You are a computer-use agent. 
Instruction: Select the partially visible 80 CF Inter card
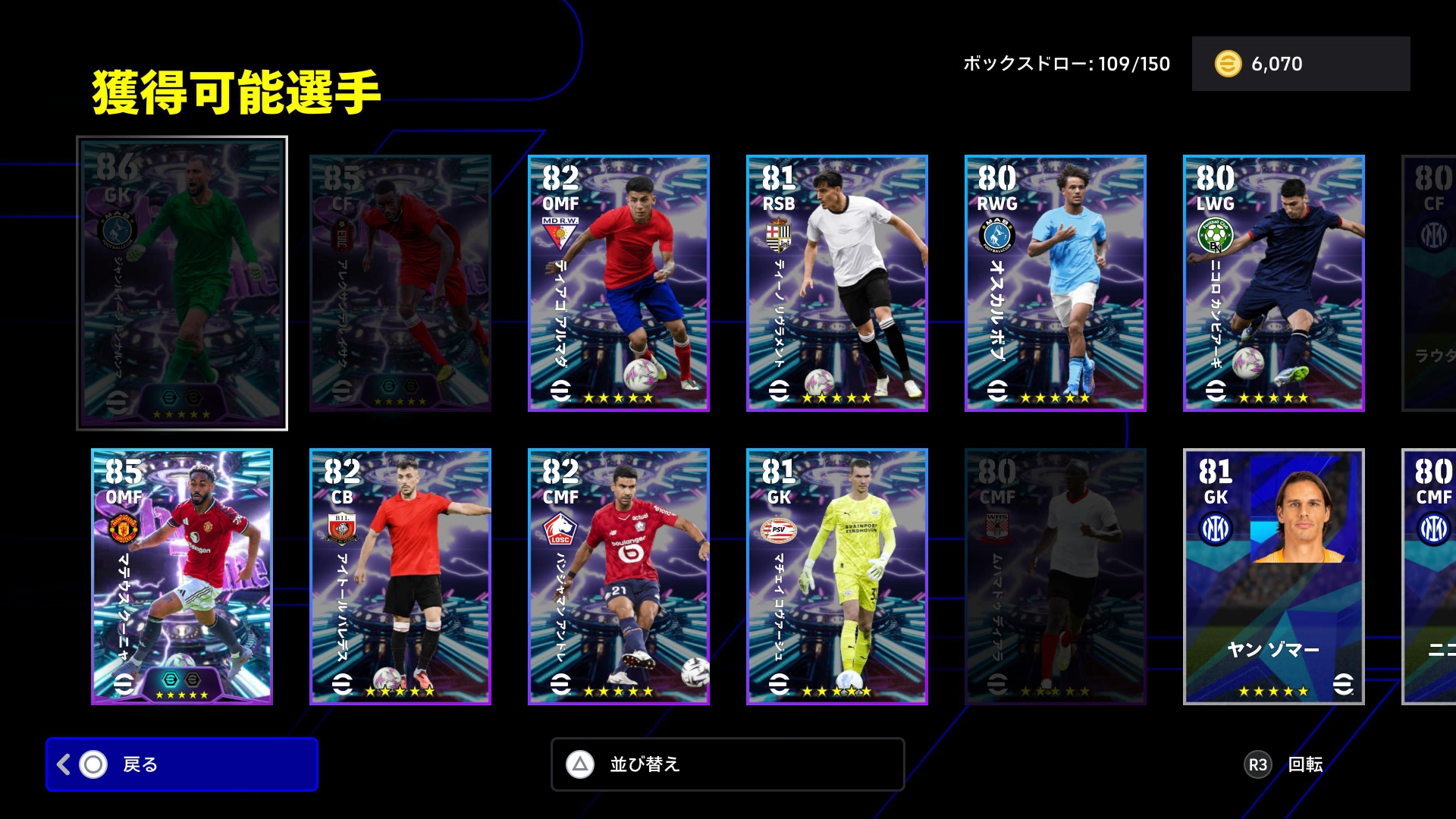click(1429, 283)
